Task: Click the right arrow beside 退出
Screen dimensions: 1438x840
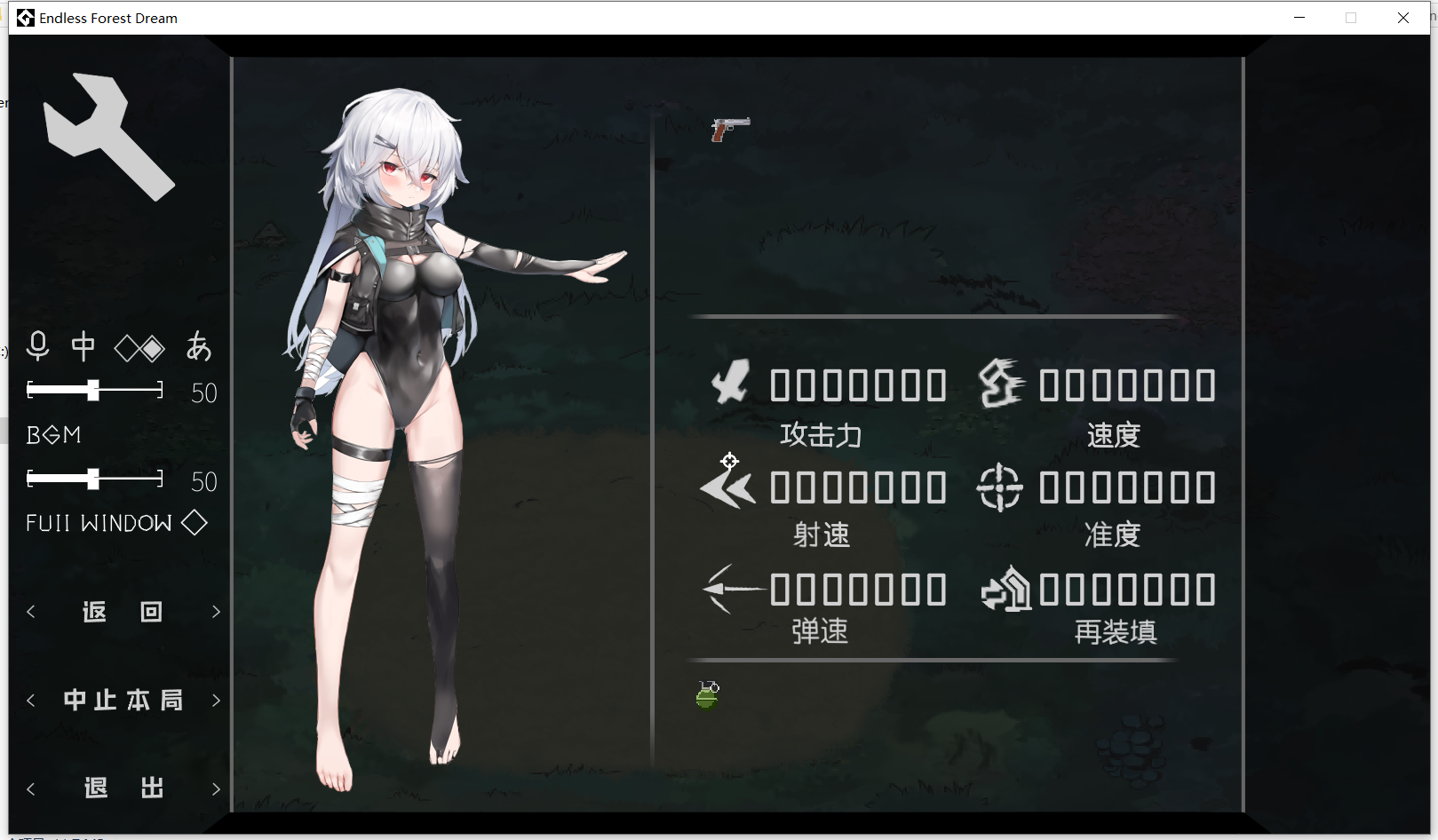Action: tap(216, 788)
